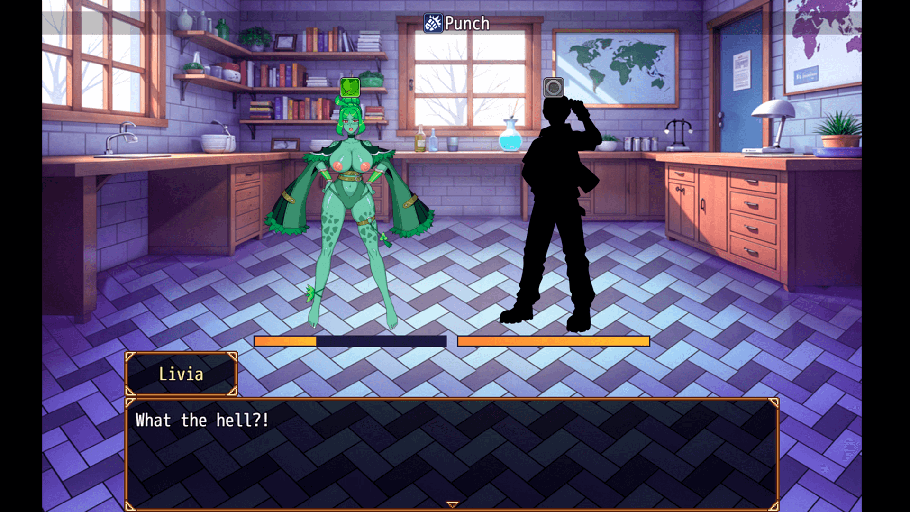
Task: Select the green status icon above Livia
Action: click(x=350, y=87)
